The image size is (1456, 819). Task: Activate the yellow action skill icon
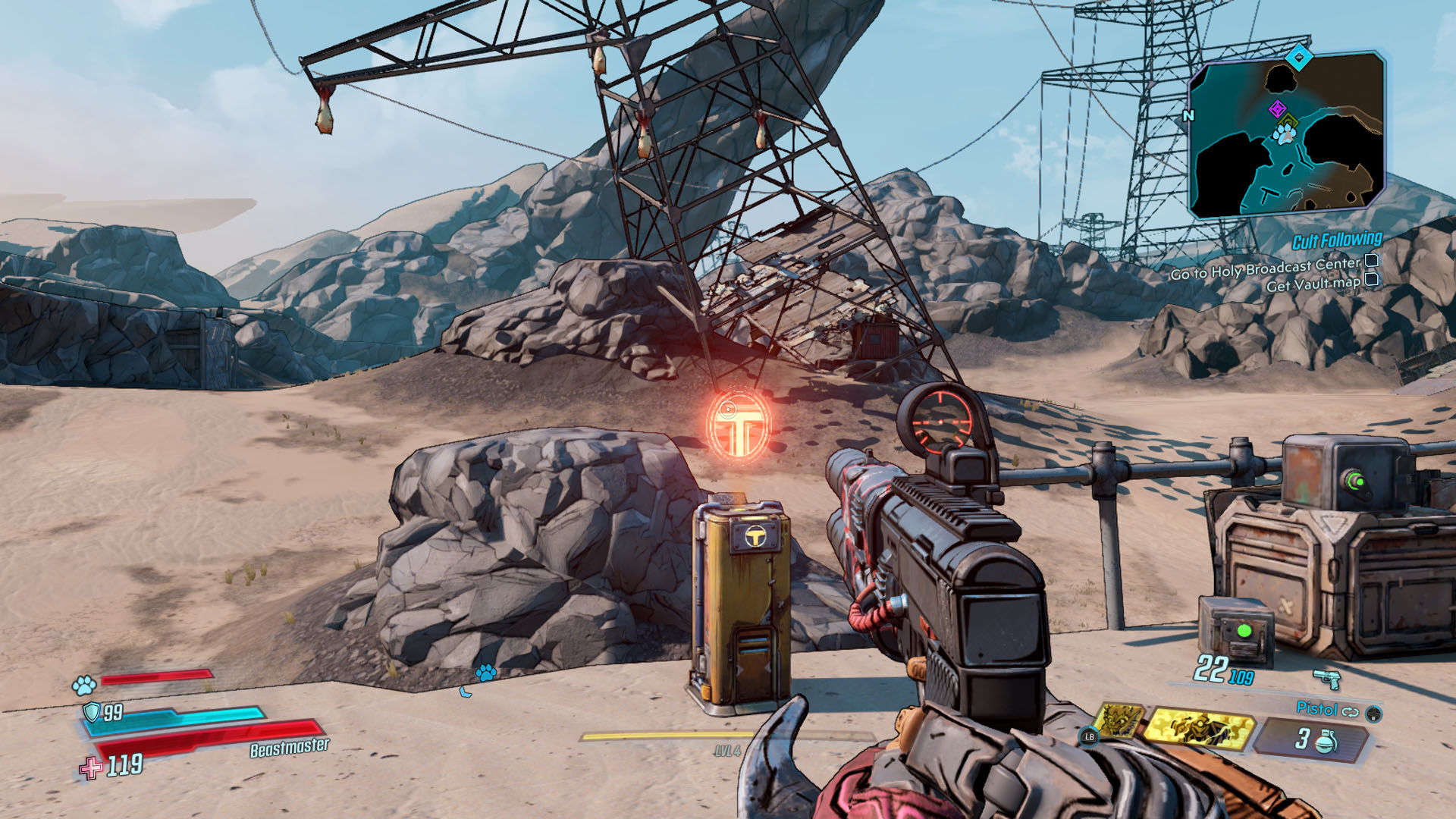[x=1197, y=726]
